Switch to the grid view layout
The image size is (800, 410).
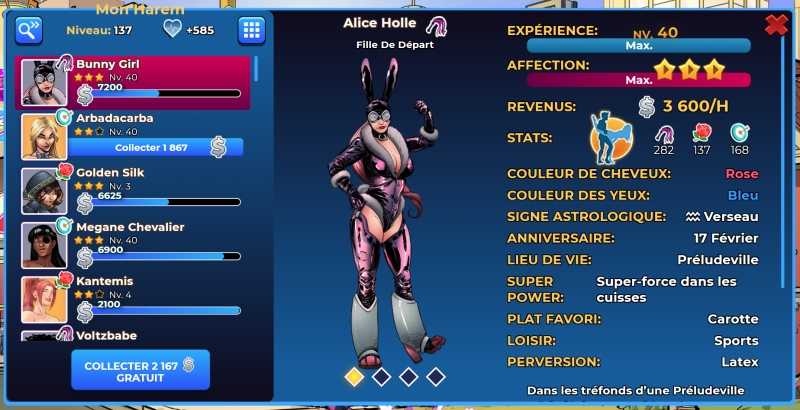(251, 30)
